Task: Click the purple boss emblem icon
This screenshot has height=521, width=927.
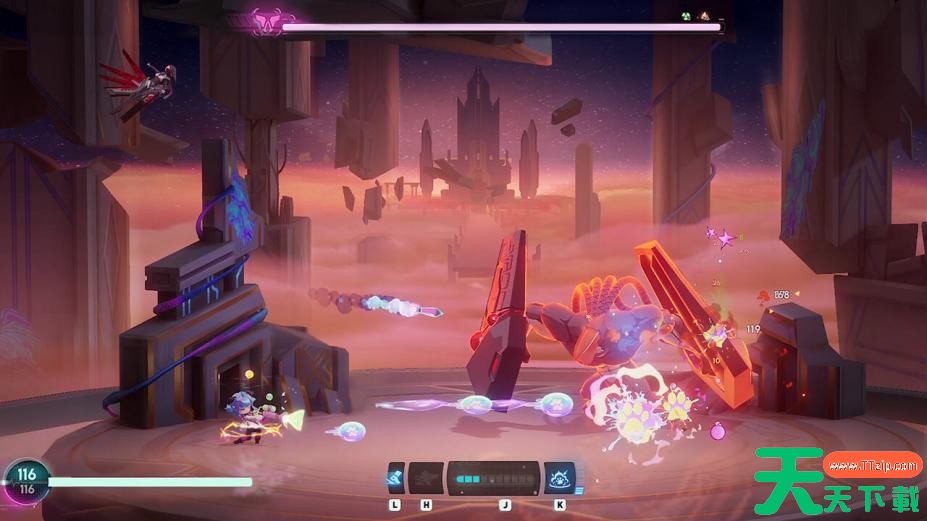Action: pyautogui.click(x=265, y=22)
